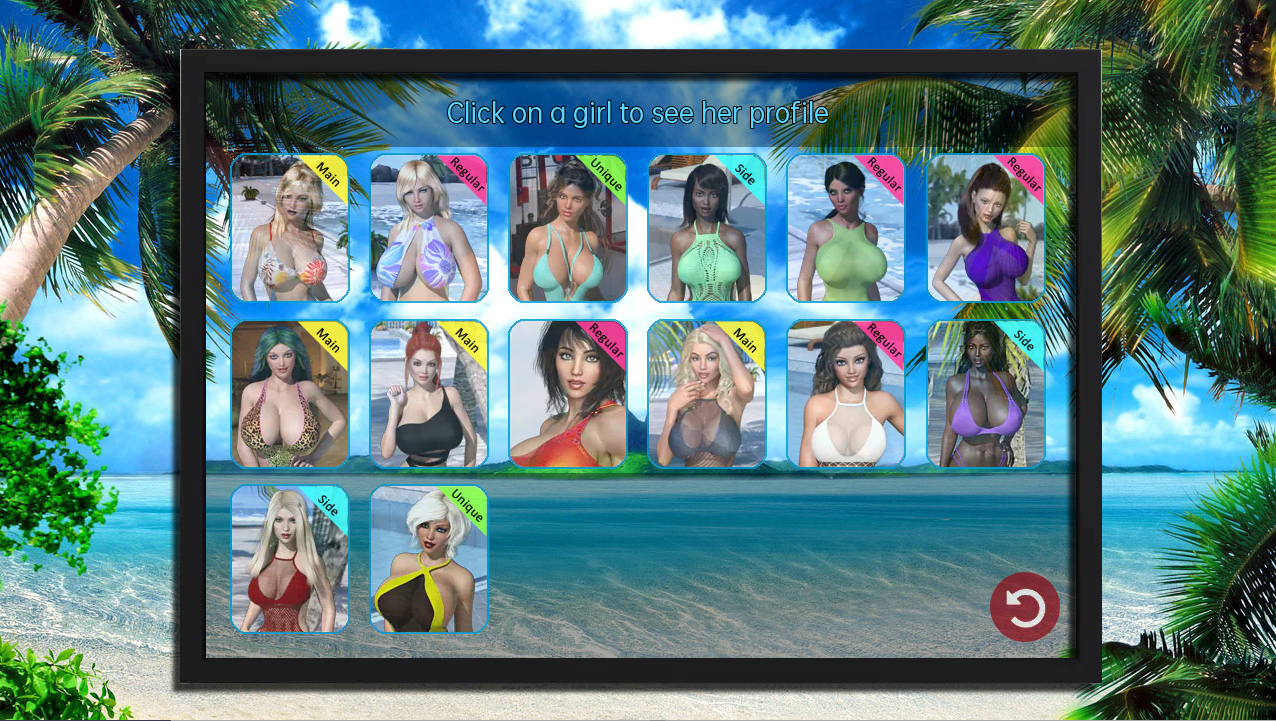Open the profile card with orange seashell bikini
This screenshot has width=1276, height=721.
(x=290, y=228)
